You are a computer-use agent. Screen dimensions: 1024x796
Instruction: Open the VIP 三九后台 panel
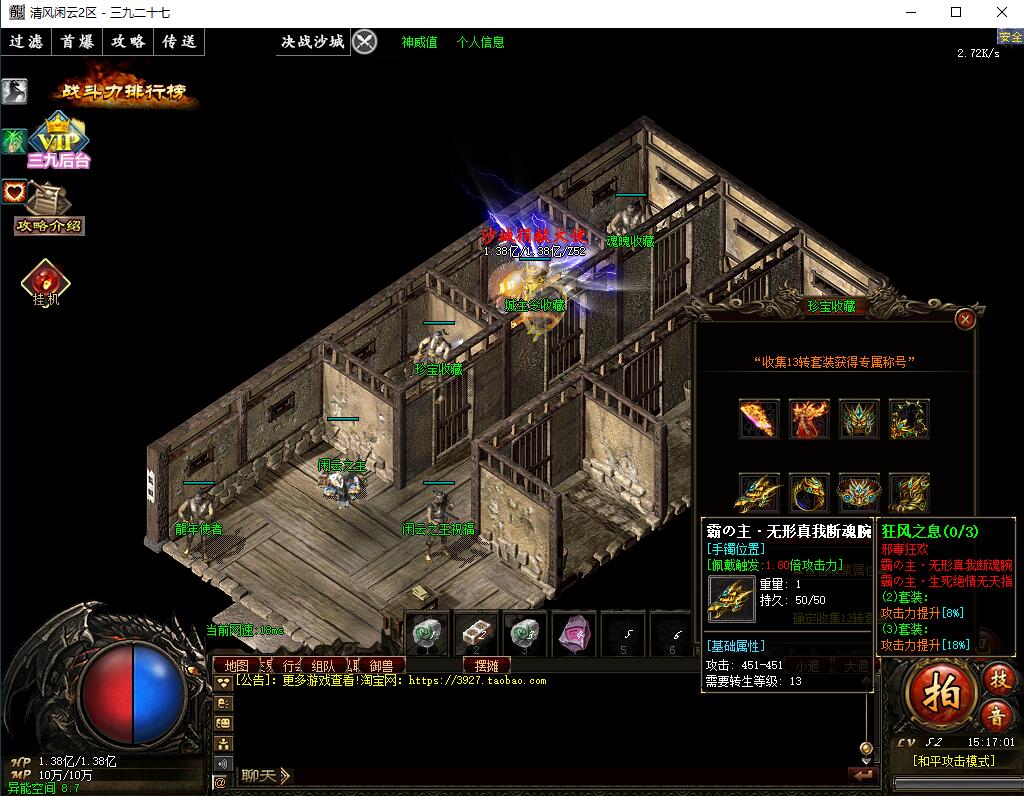(x=59, y=140)
